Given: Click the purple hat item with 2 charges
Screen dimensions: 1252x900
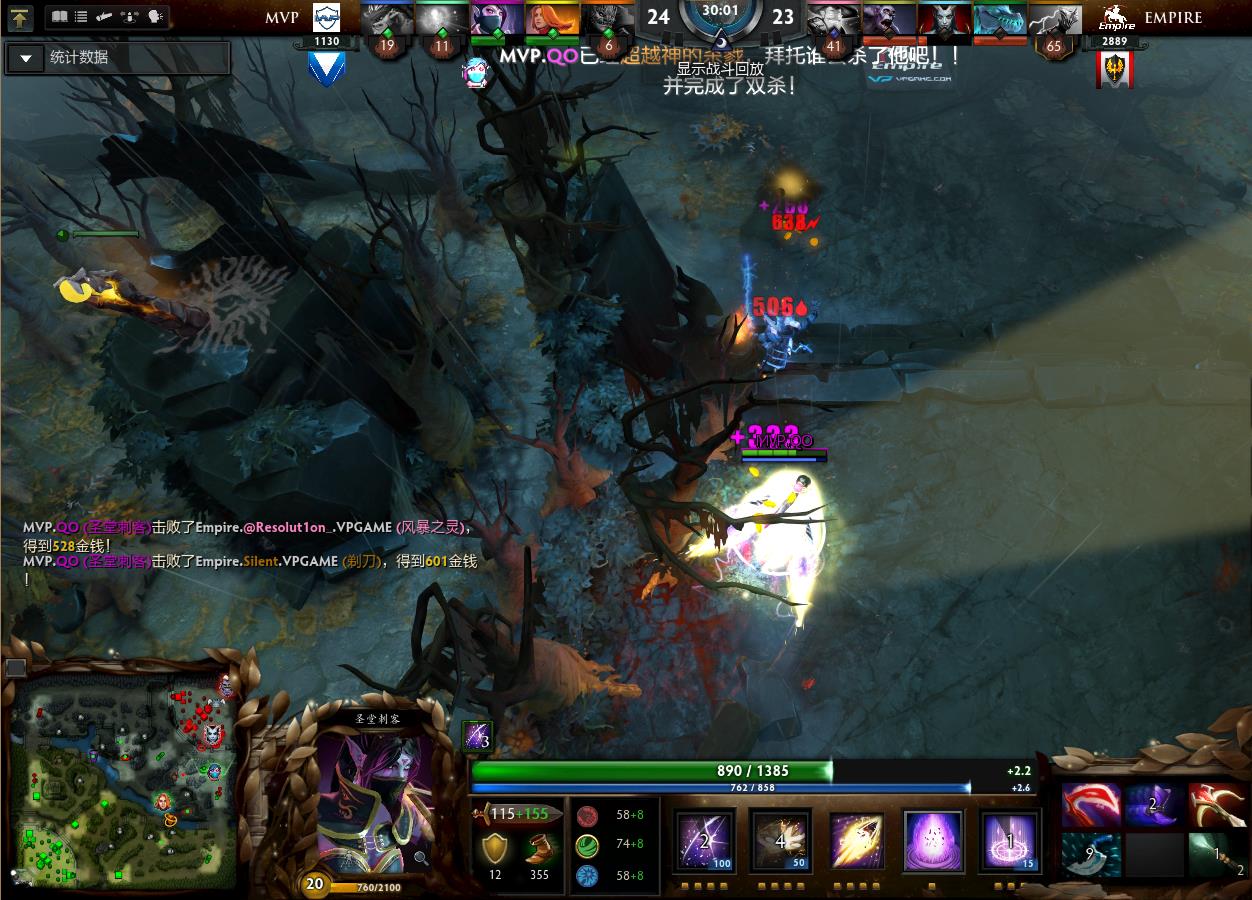Looking at the screenshot, I should click(x=1154, y=806).
